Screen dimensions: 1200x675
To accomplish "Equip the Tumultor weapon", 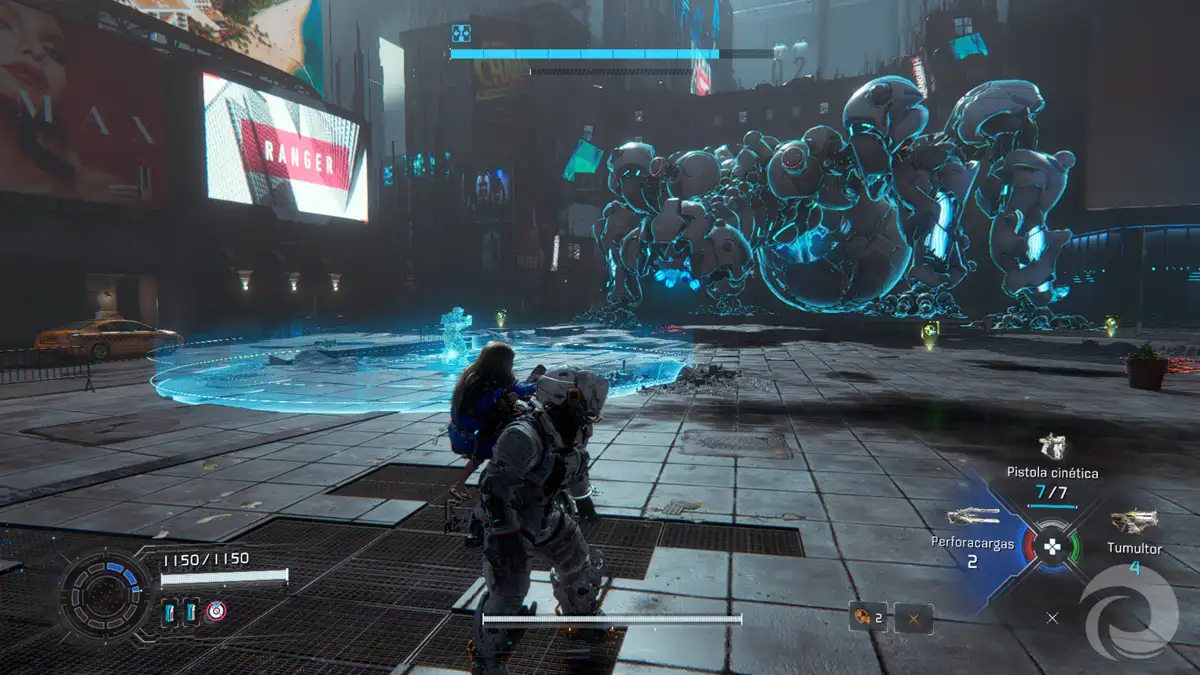I will [1133, 521].
